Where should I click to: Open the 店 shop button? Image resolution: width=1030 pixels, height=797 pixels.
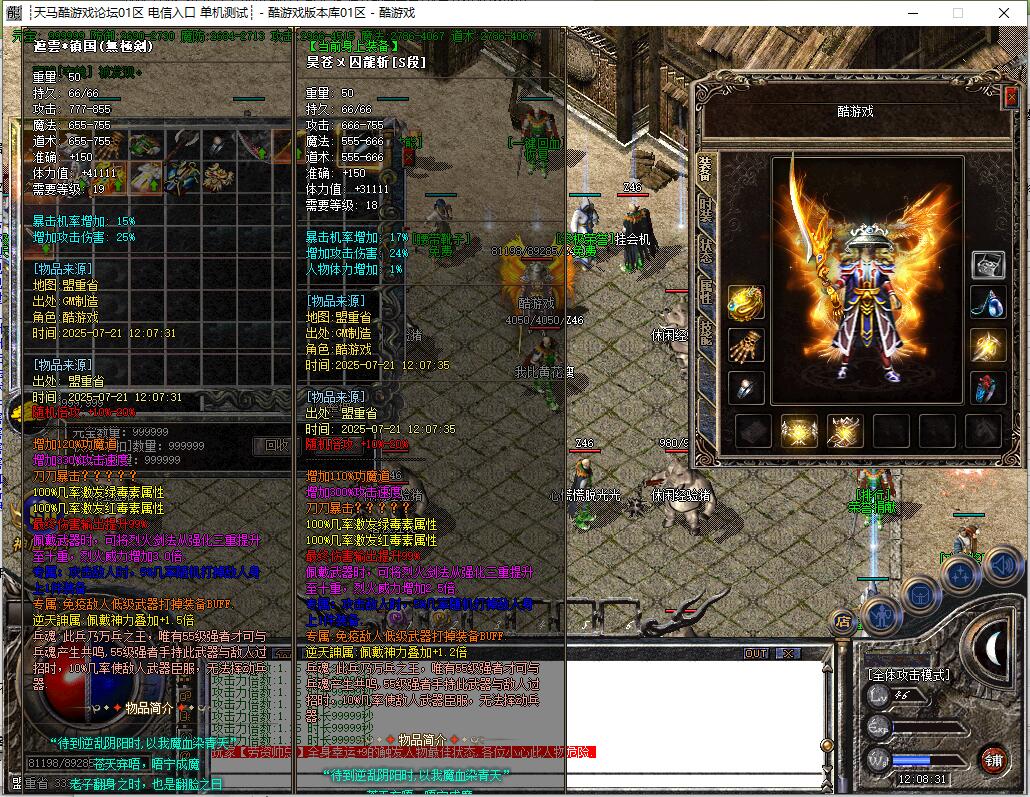tap(842, 622)
